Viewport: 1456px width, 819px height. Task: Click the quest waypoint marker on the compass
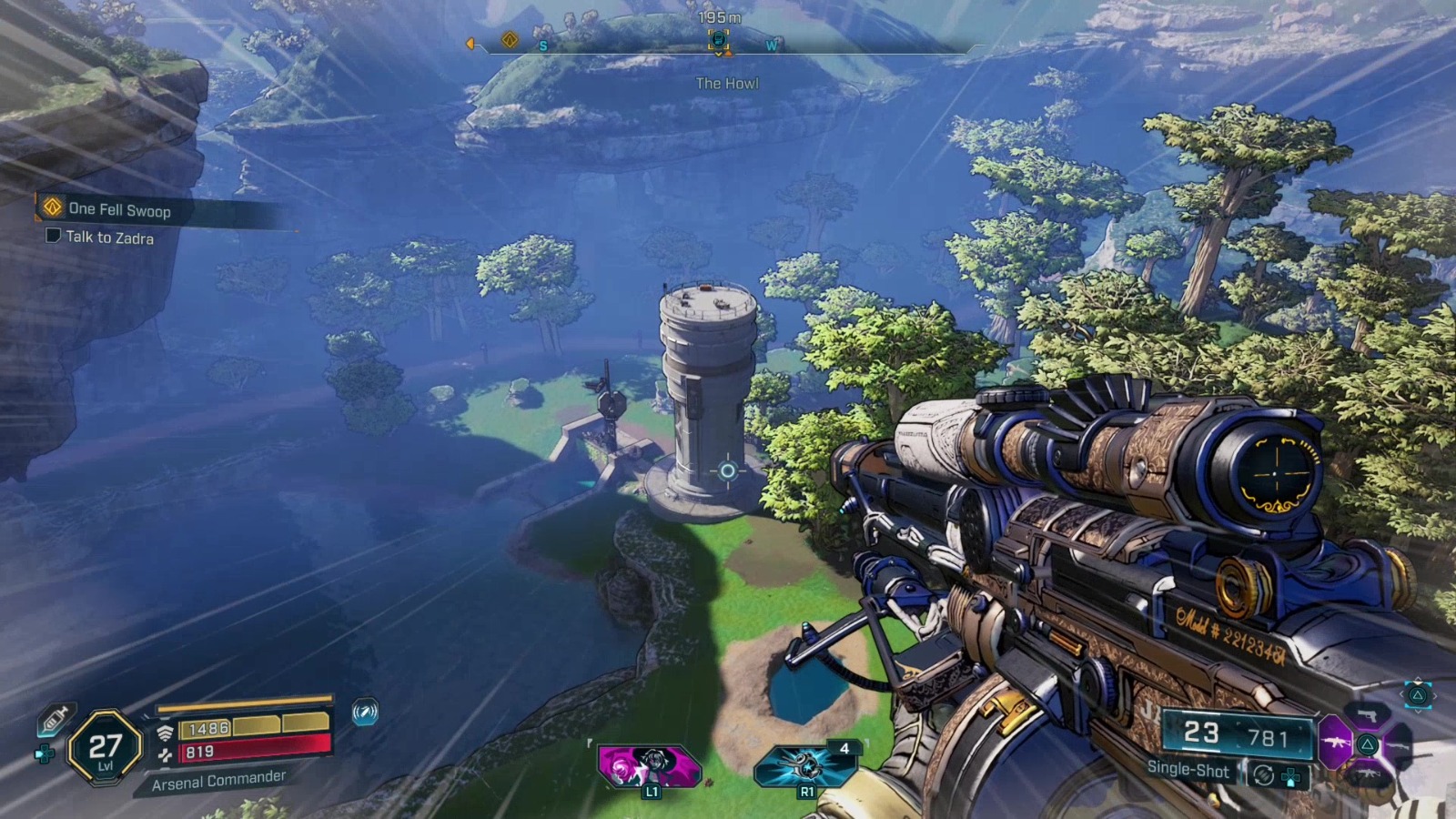tap(717, 38)
